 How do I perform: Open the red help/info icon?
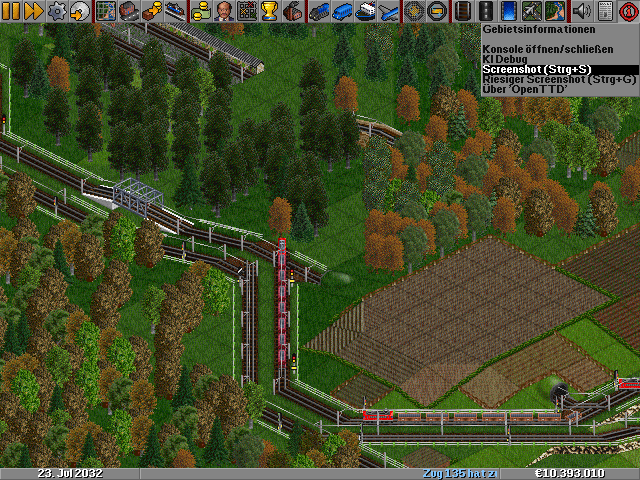pyautogui.click(x=627, y=11)
